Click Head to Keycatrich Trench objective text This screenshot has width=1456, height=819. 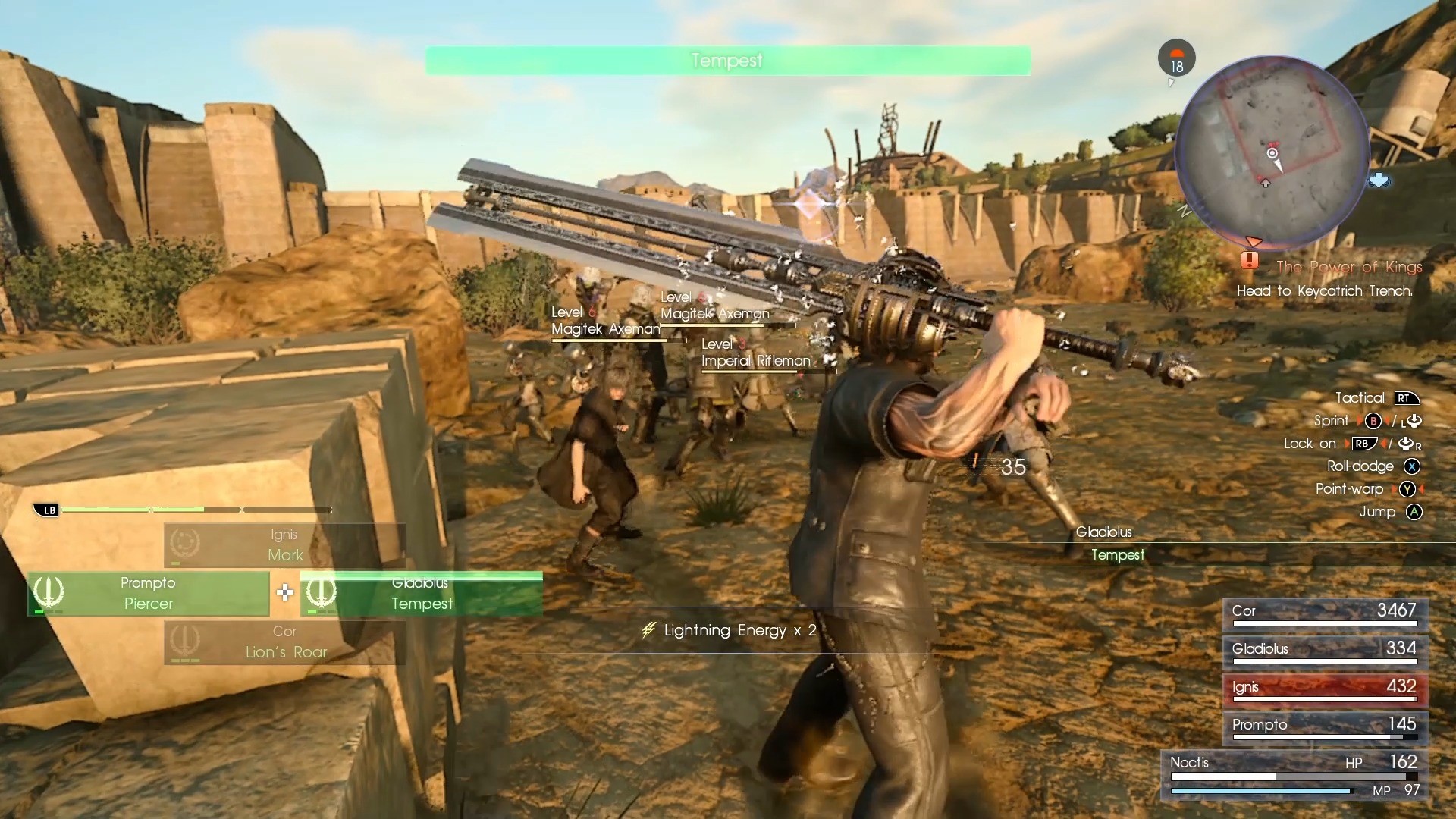click(x=1324, y=290)
